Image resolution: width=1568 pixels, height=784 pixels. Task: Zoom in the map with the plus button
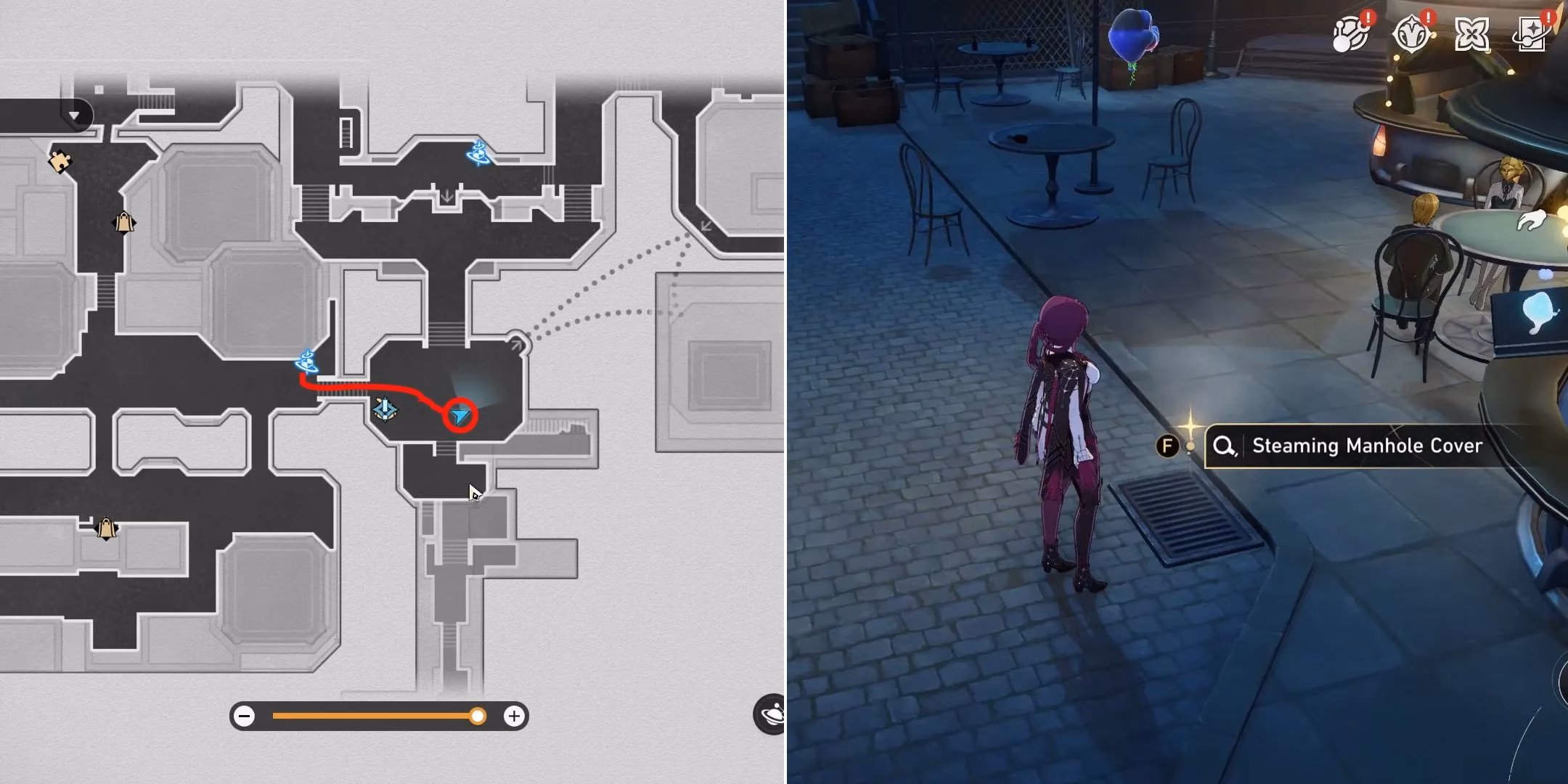pyautogui.click(x=515, y=715)
